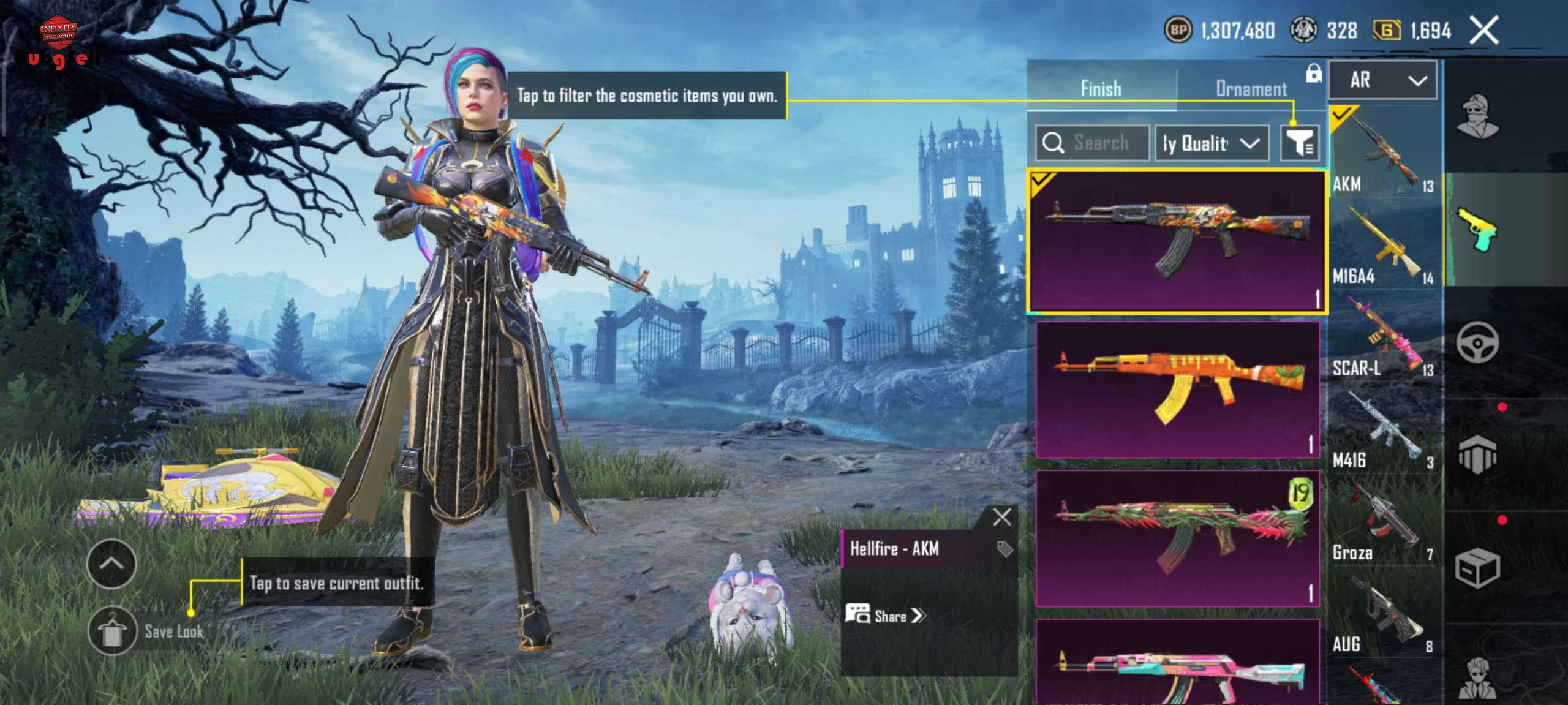The image size is (1568, 705).
Task: Select the Groza weapon entry
Action: click(1383, 522)
